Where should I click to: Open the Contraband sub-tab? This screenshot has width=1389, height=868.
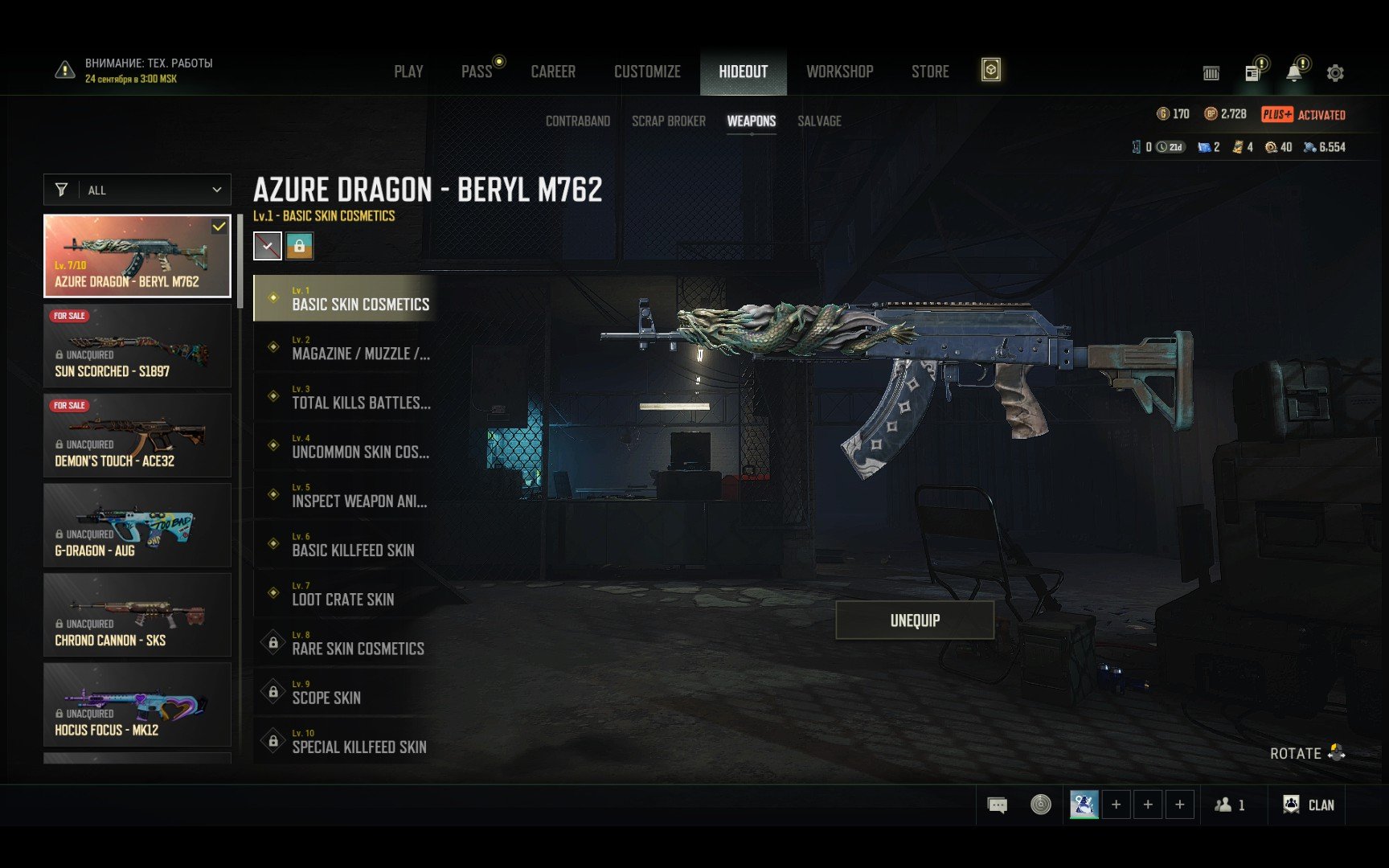pos(577,121)
